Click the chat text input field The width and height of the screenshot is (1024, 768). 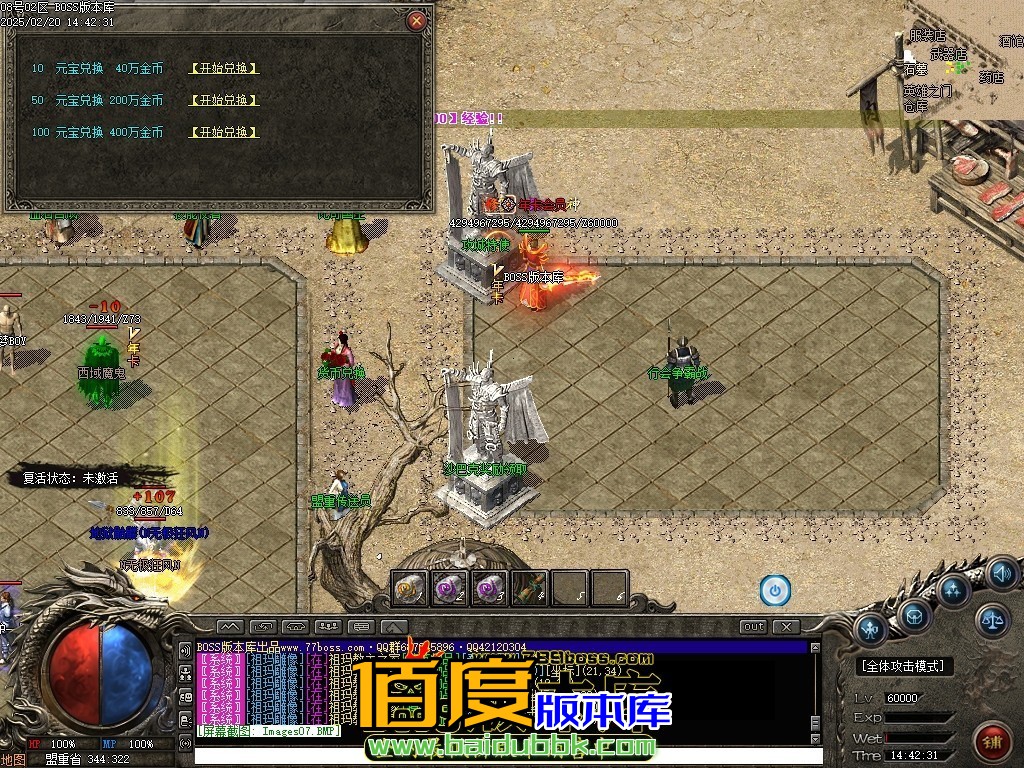click(500, 756)
